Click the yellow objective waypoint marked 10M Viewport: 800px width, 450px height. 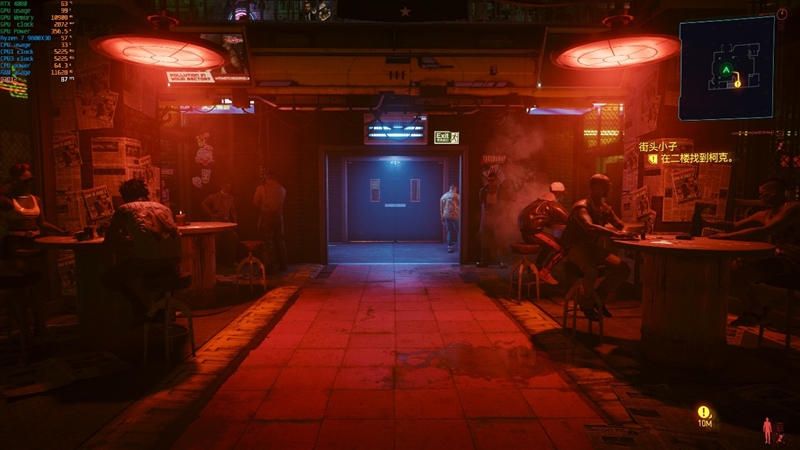(704, 412)
